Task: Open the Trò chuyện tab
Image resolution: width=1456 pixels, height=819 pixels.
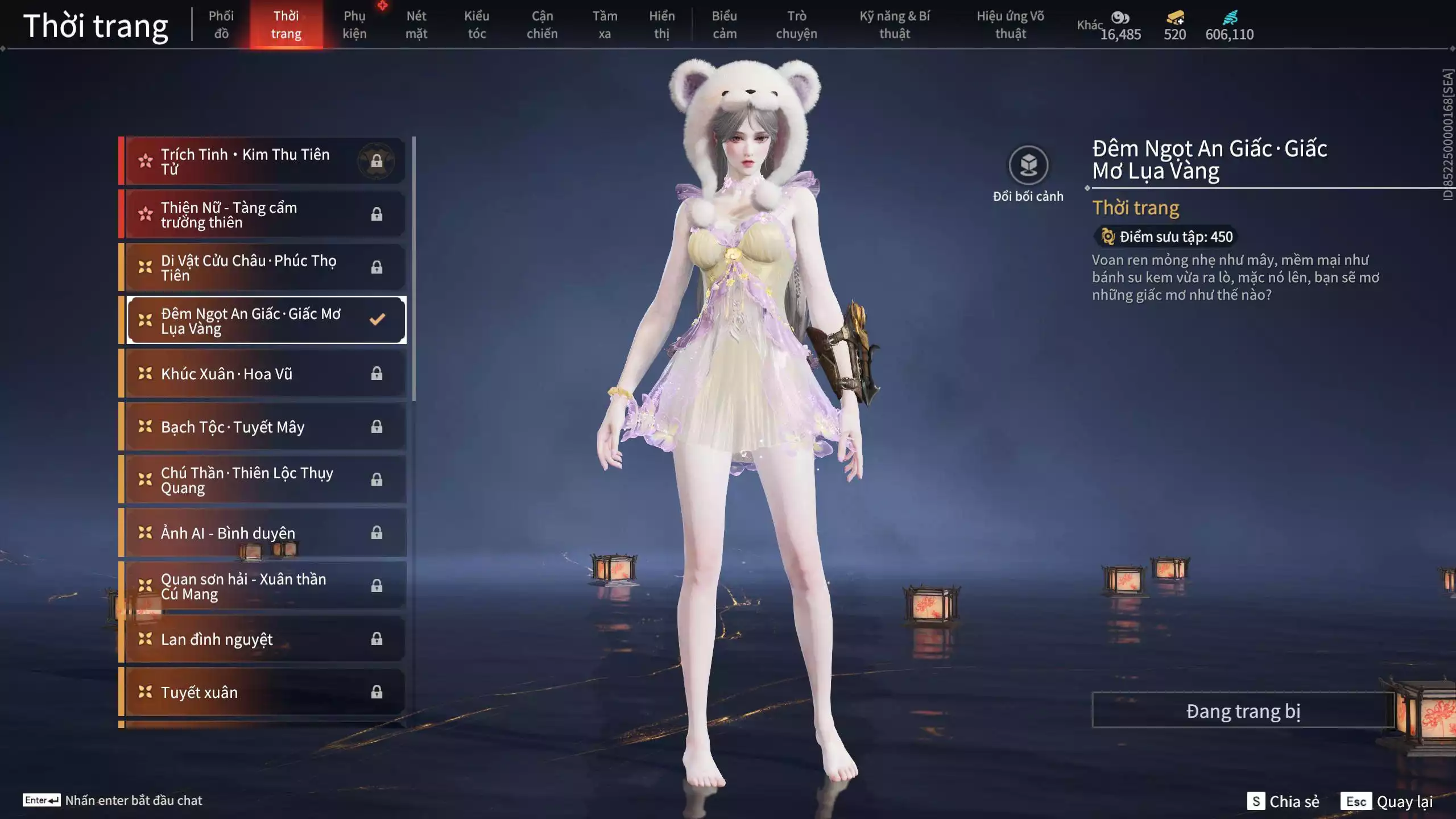Action: pyautogui.click(x=796, y=24)
